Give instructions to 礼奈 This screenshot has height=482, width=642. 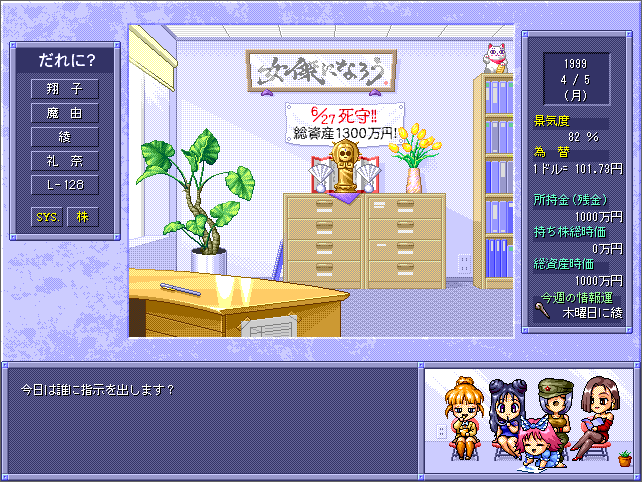65,161
